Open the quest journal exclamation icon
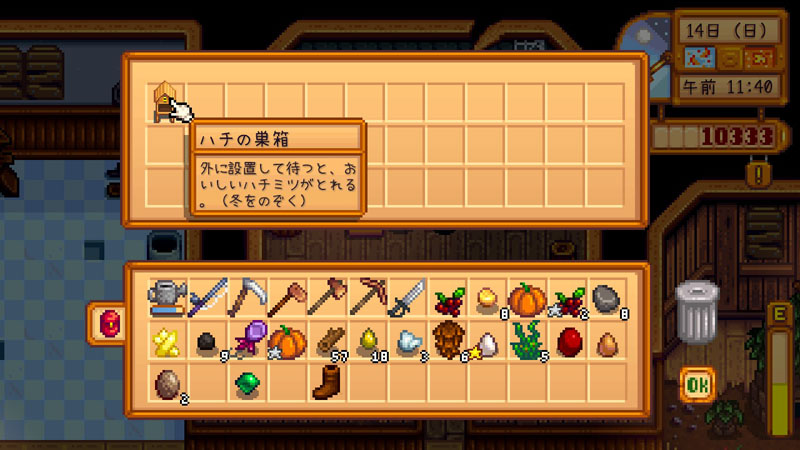The width and height of the screenshot is (800, 450). click(763, 173)
